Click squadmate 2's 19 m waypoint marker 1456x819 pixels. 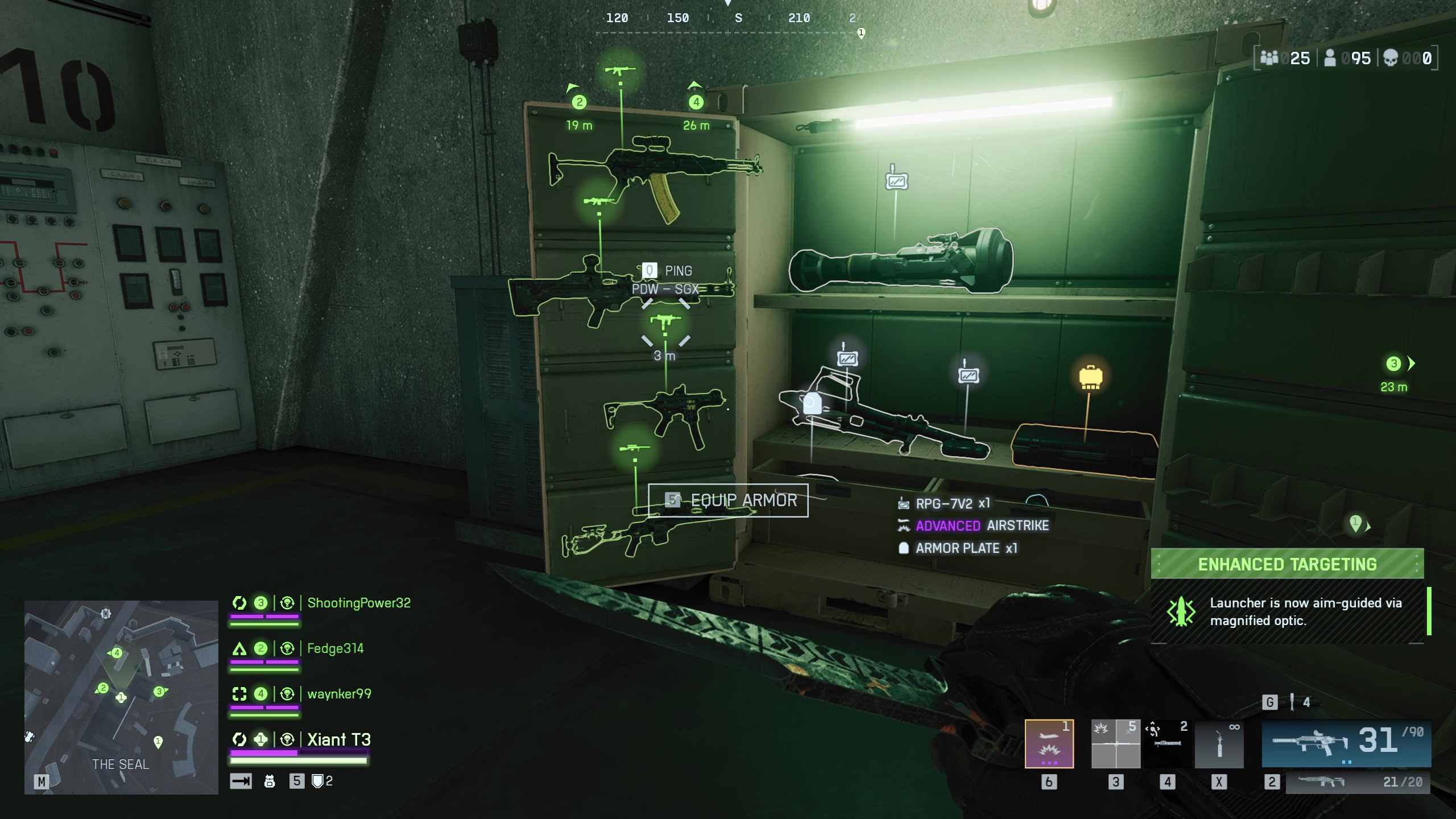(579, 102)
